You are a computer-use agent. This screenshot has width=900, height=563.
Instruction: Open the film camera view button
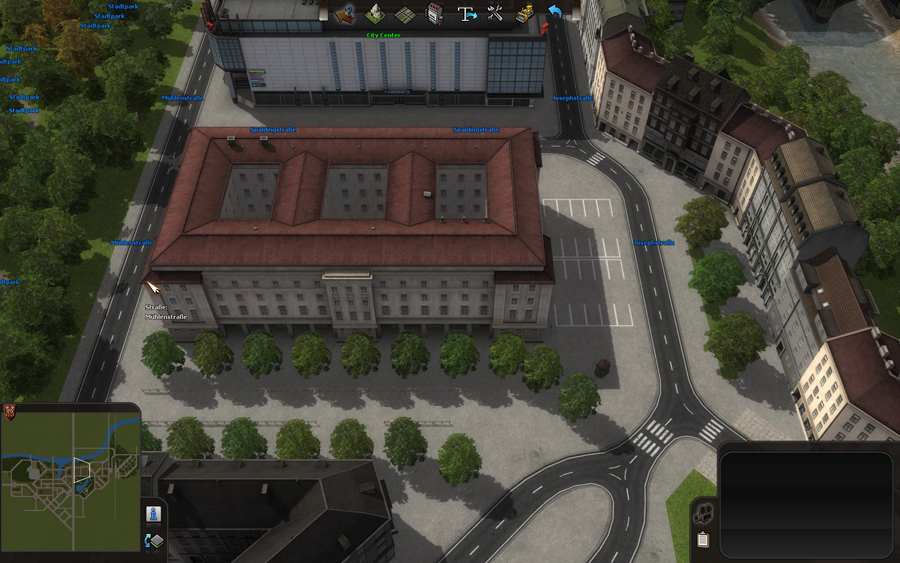(704, 514)
